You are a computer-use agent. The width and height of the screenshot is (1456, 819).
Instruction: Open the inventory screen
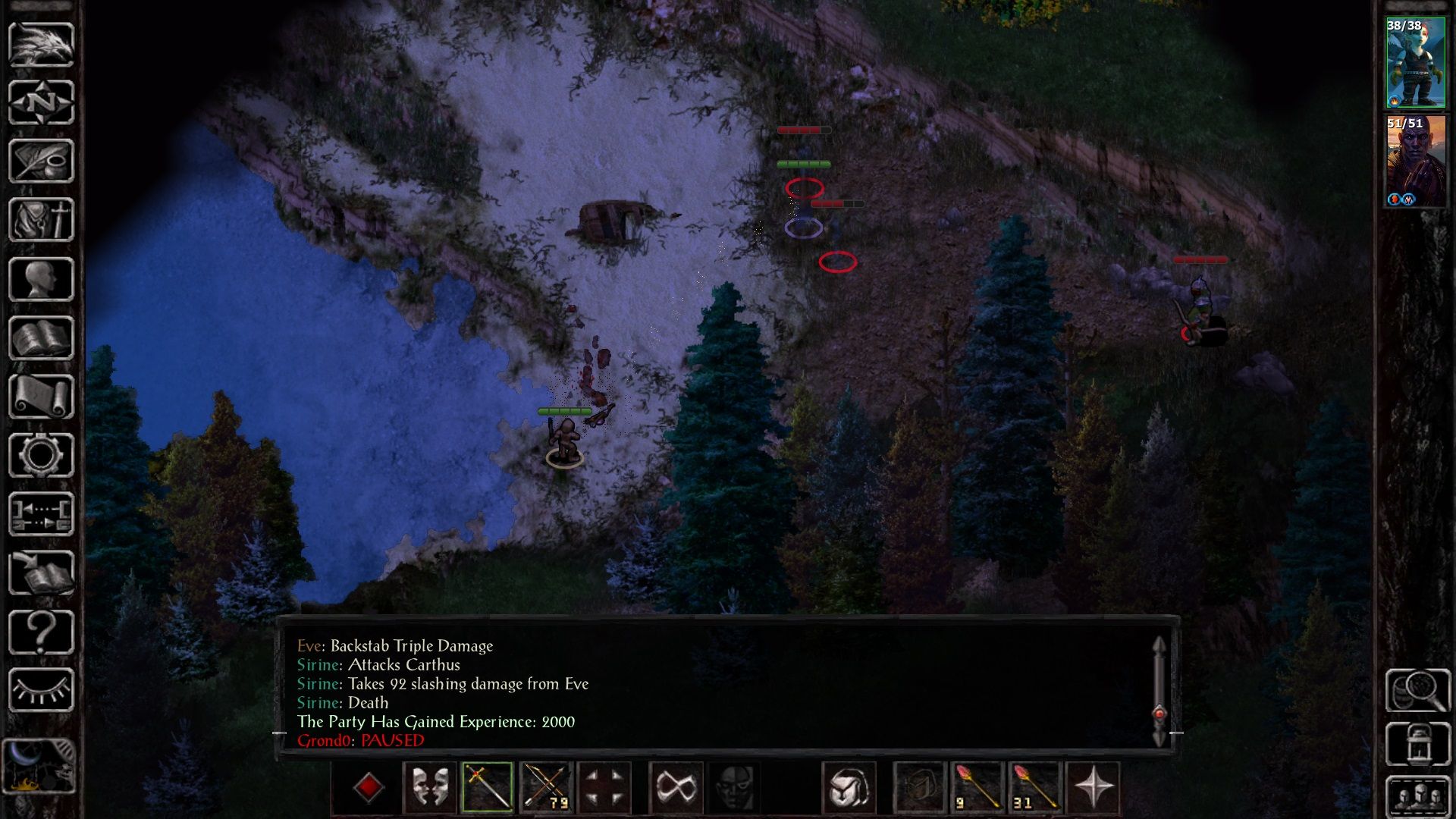[41, 220]
